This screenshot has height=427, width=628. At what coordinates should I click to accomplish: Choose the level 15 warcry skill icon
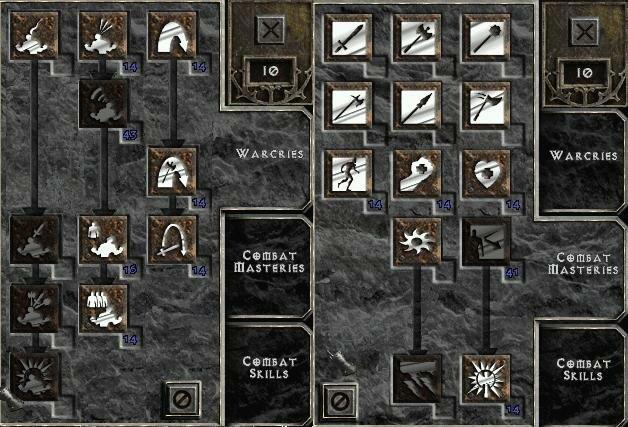point(104,239)
